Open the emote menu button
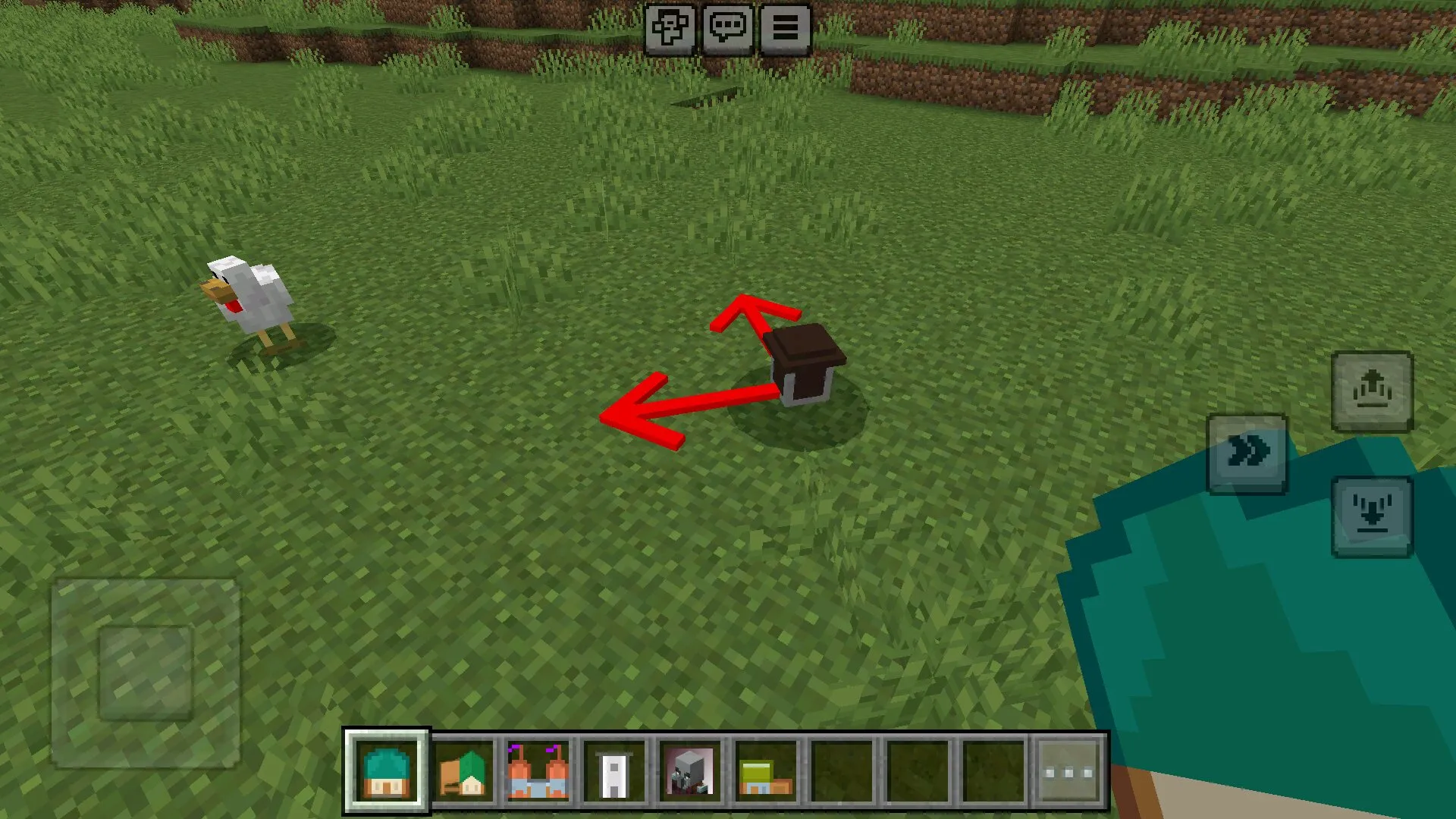1456x819 pixels. (x=670, y=30)
